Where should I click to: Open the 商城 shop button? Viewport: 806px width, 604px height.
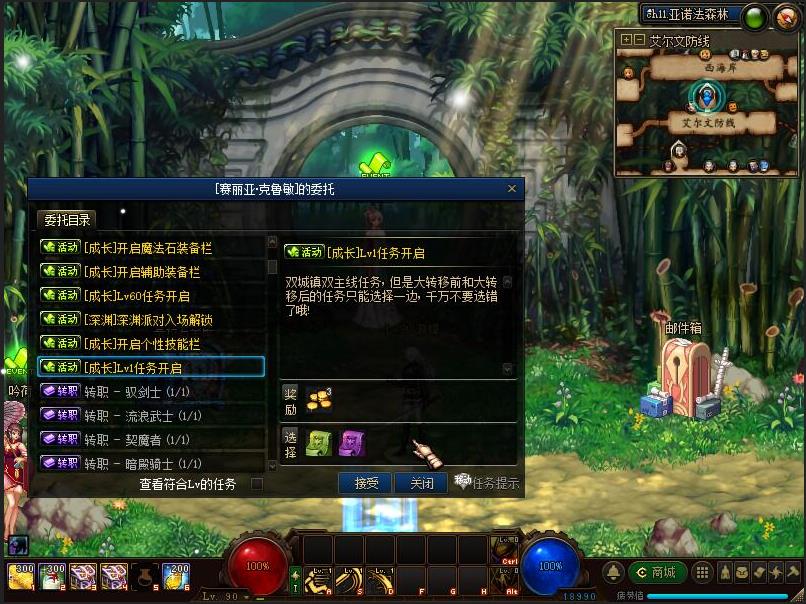[x=655, y=572]
